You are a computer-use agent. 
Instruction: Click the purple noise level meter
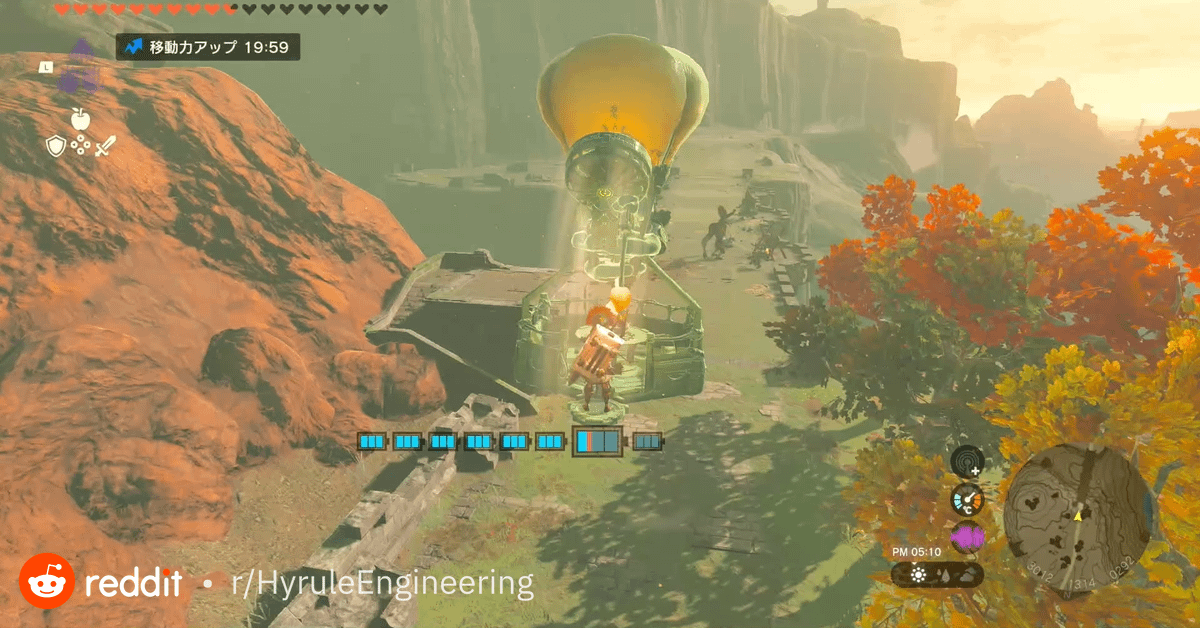click(967, 538)
